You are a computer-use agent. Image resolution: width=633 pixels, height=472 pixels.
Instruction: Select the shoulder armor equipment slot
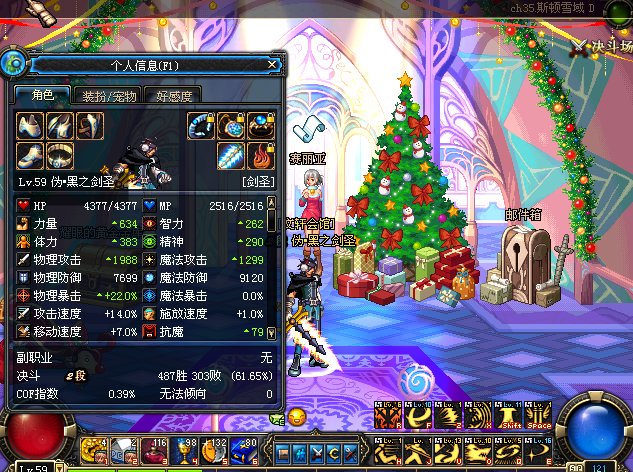[x=31, y=125]
